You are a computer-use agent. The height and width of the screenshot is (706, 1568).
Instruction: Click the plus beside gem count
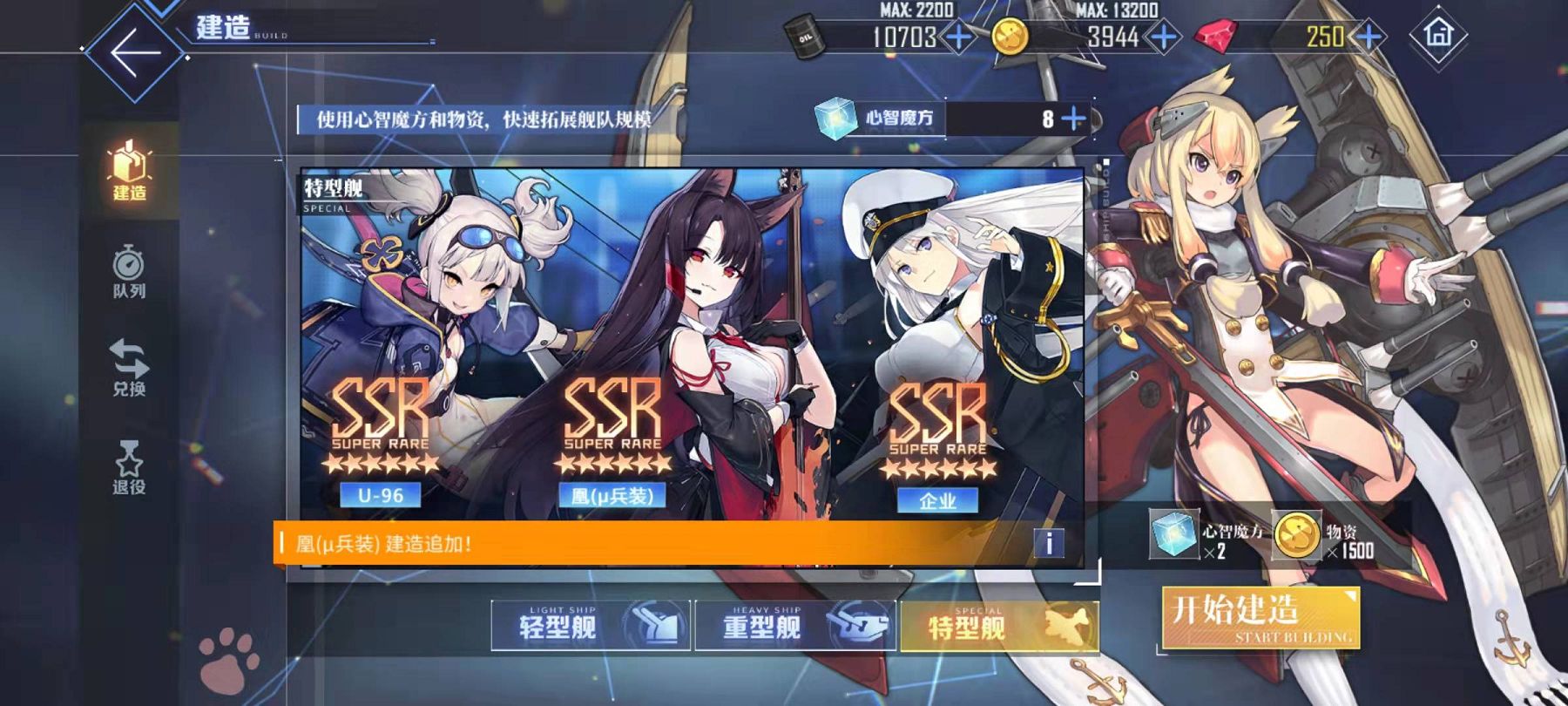(x=1368, y=37)
